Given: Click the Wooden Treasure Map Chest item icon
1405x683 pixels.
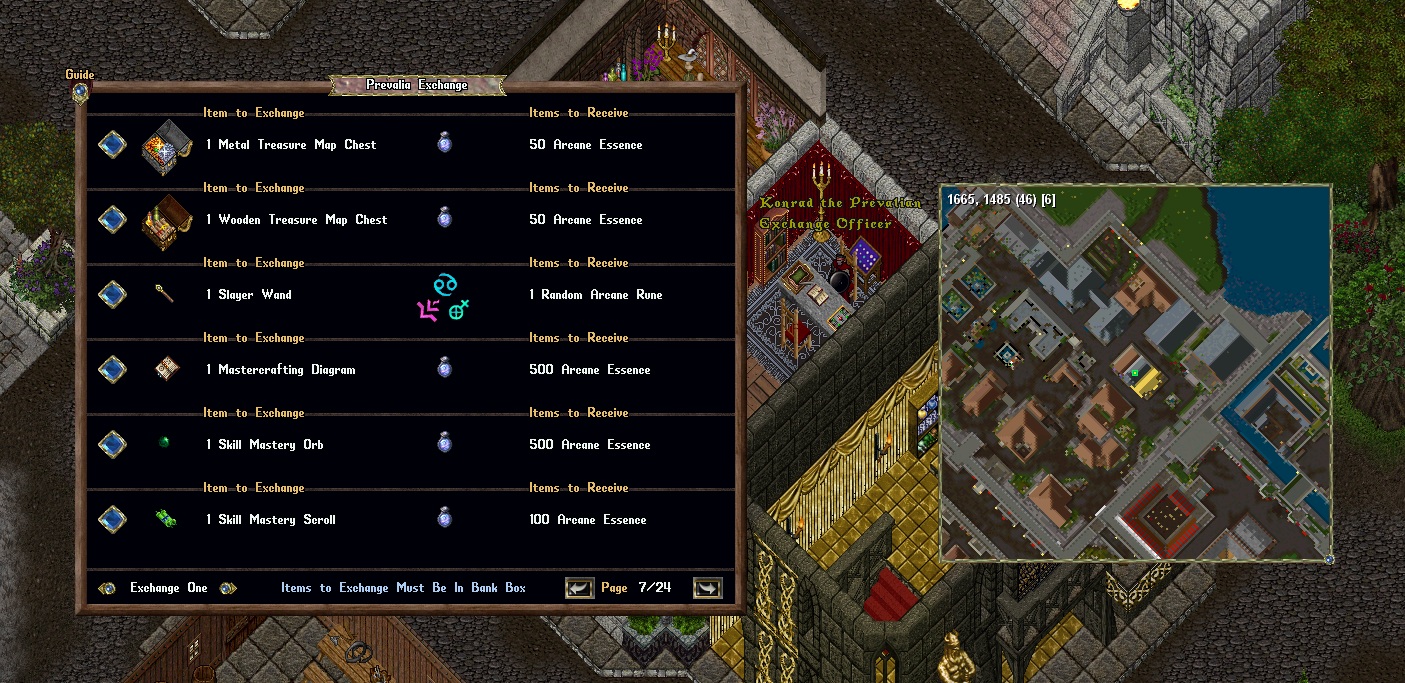Looking at the screenshot, I should 166,218.
